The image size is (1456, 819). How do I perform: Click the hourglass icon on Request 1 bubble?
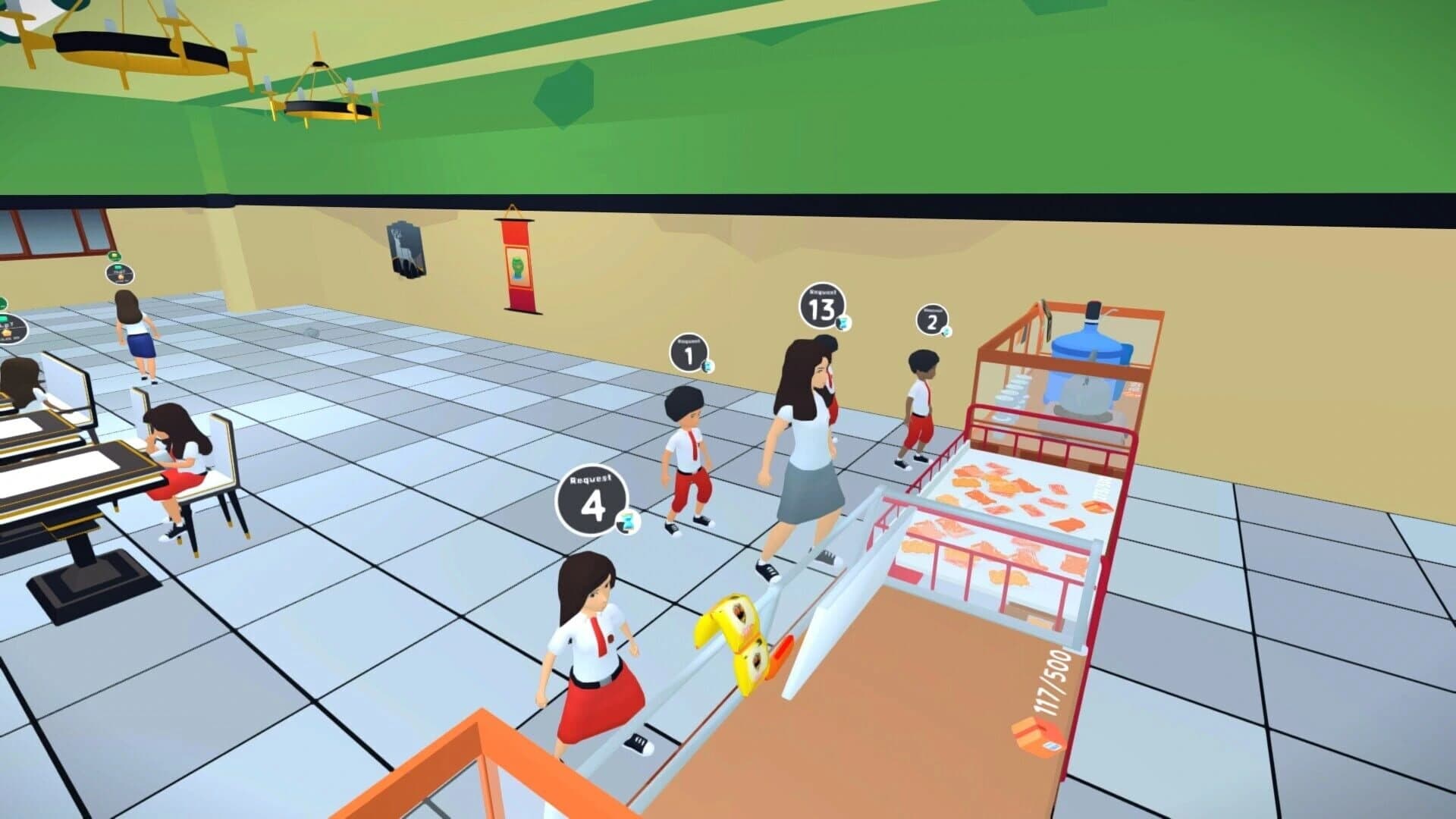(706, 368)
